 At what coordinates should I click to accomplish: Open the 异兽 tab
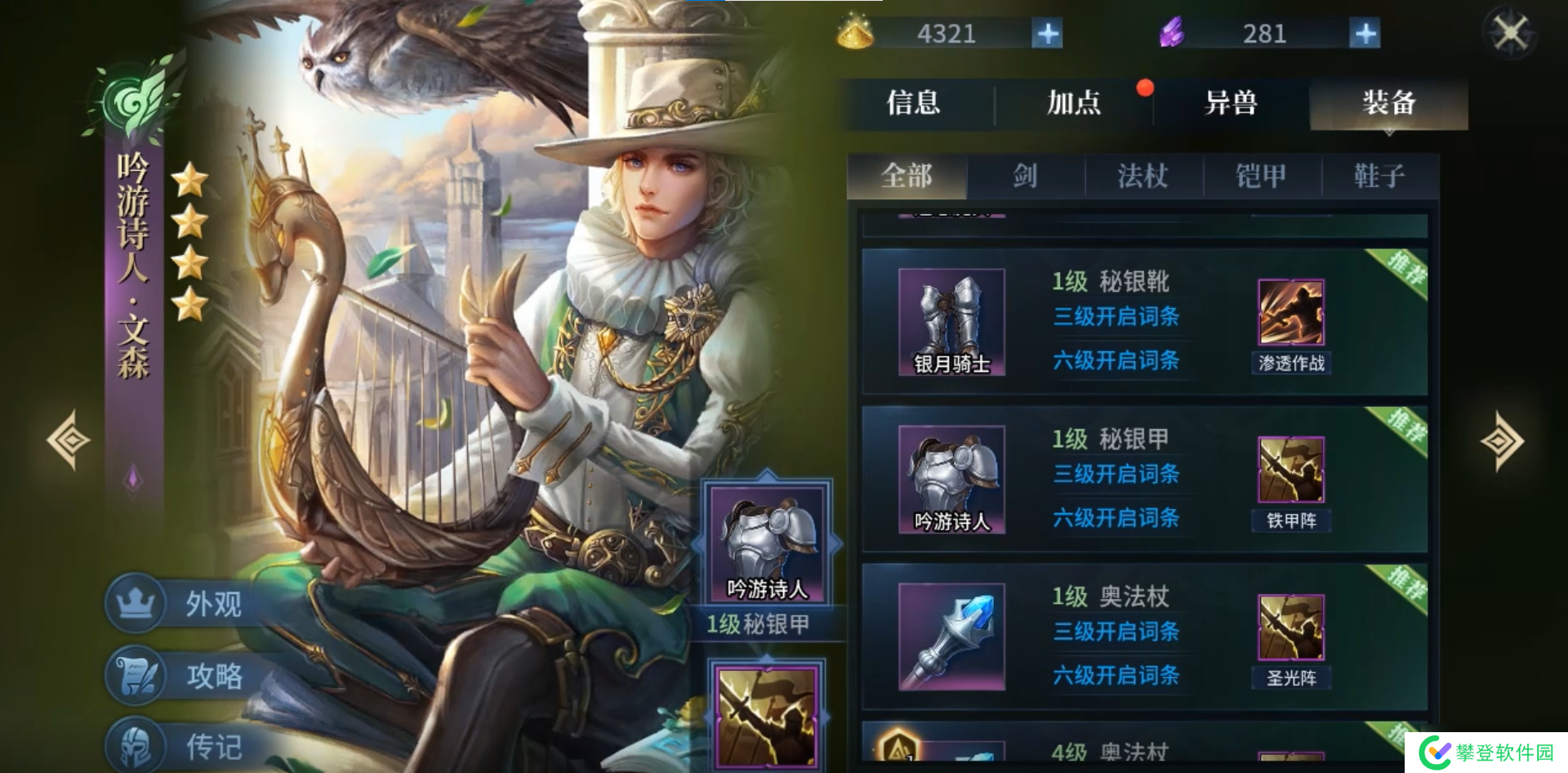click(1231, 104)
